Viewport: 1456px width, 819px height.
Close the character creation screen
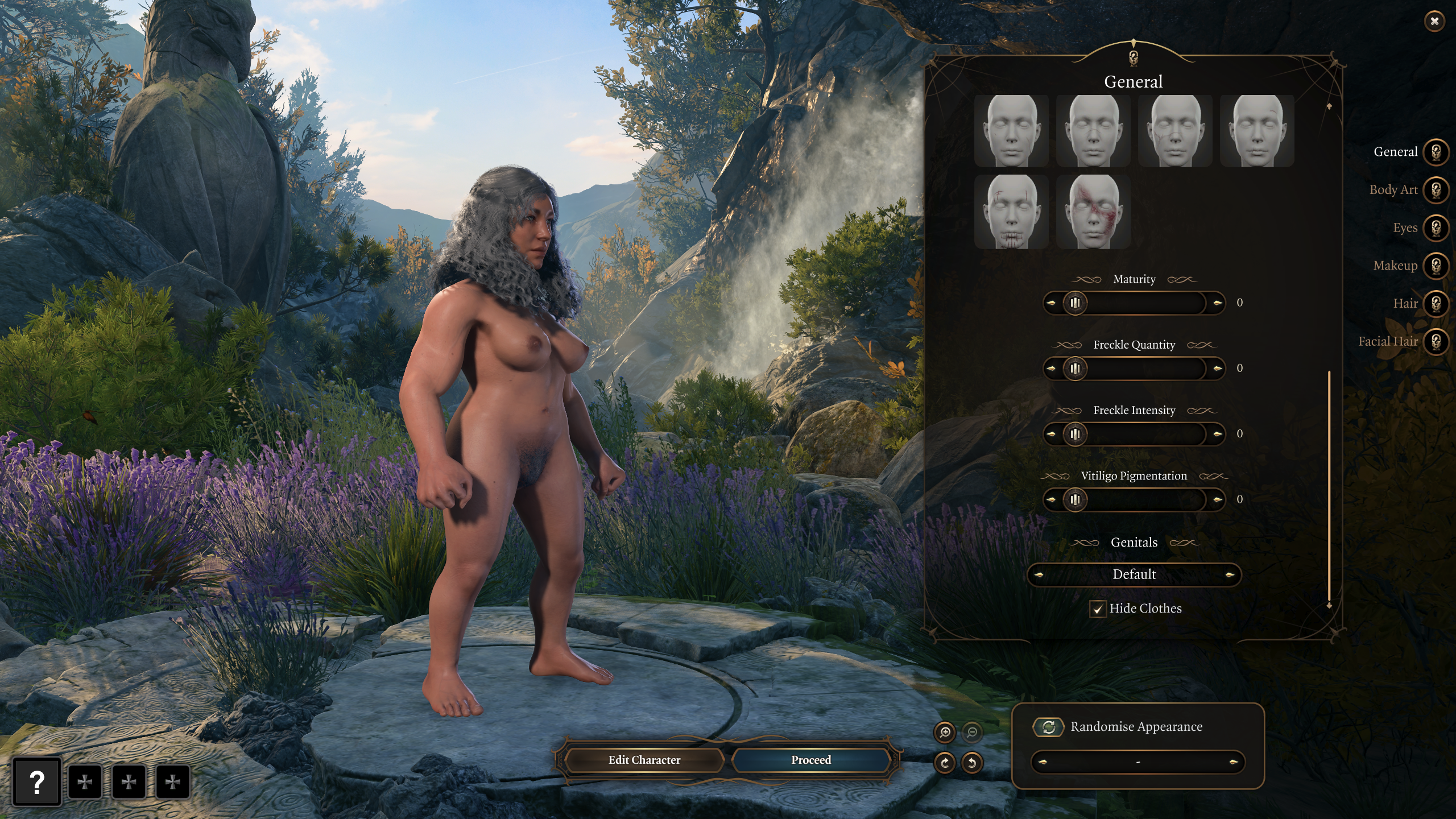(x=1434, y=22)
